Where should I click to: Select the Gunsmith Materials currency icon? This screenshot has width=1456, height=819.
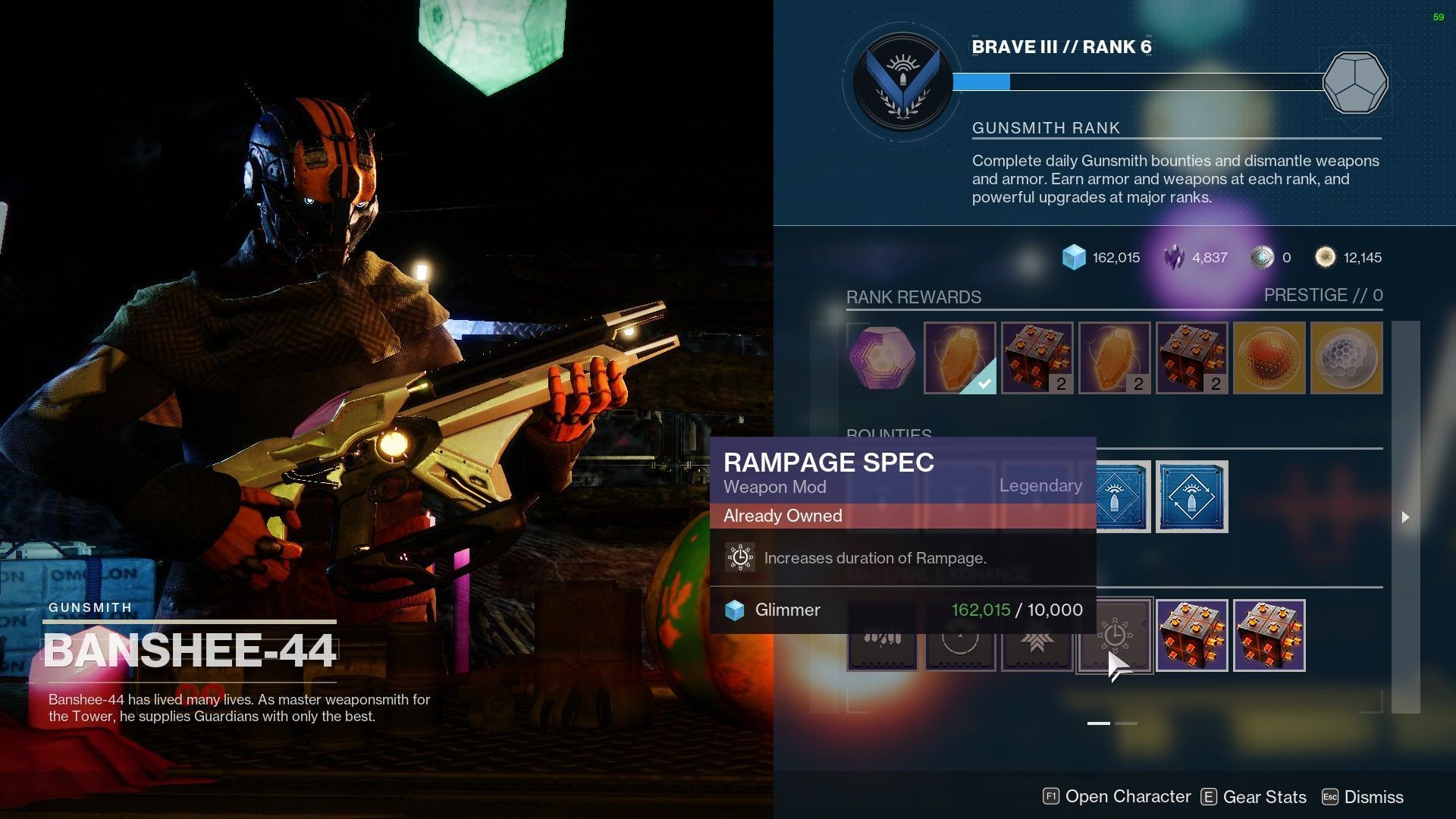click(1326, 257)
